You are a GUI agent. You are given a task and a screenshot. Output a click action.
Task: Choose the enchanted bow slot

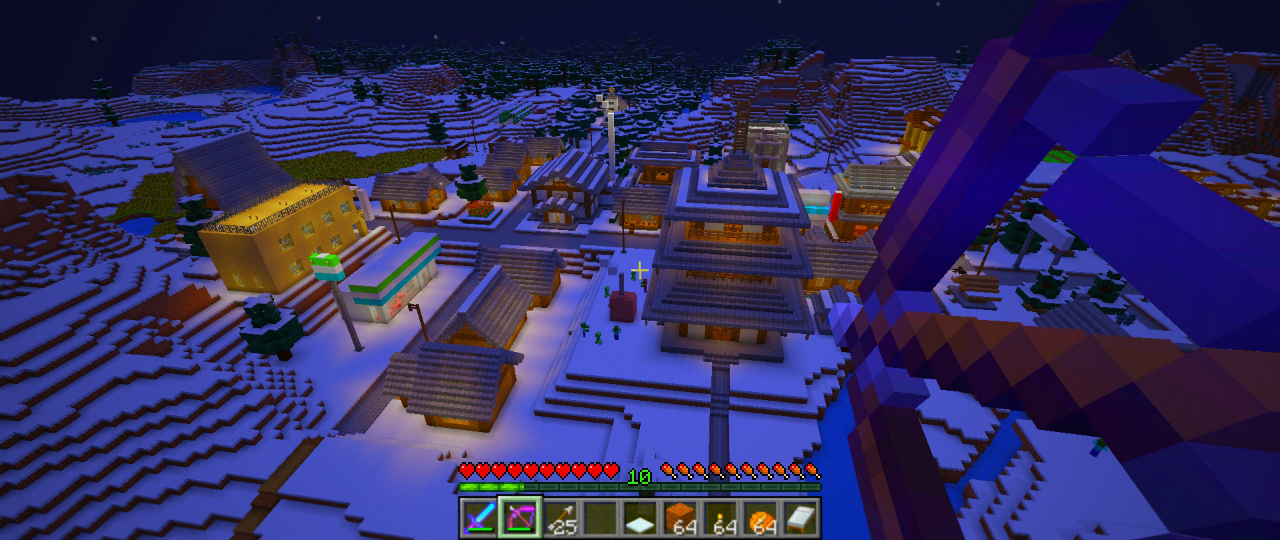(x=520, y=517)
